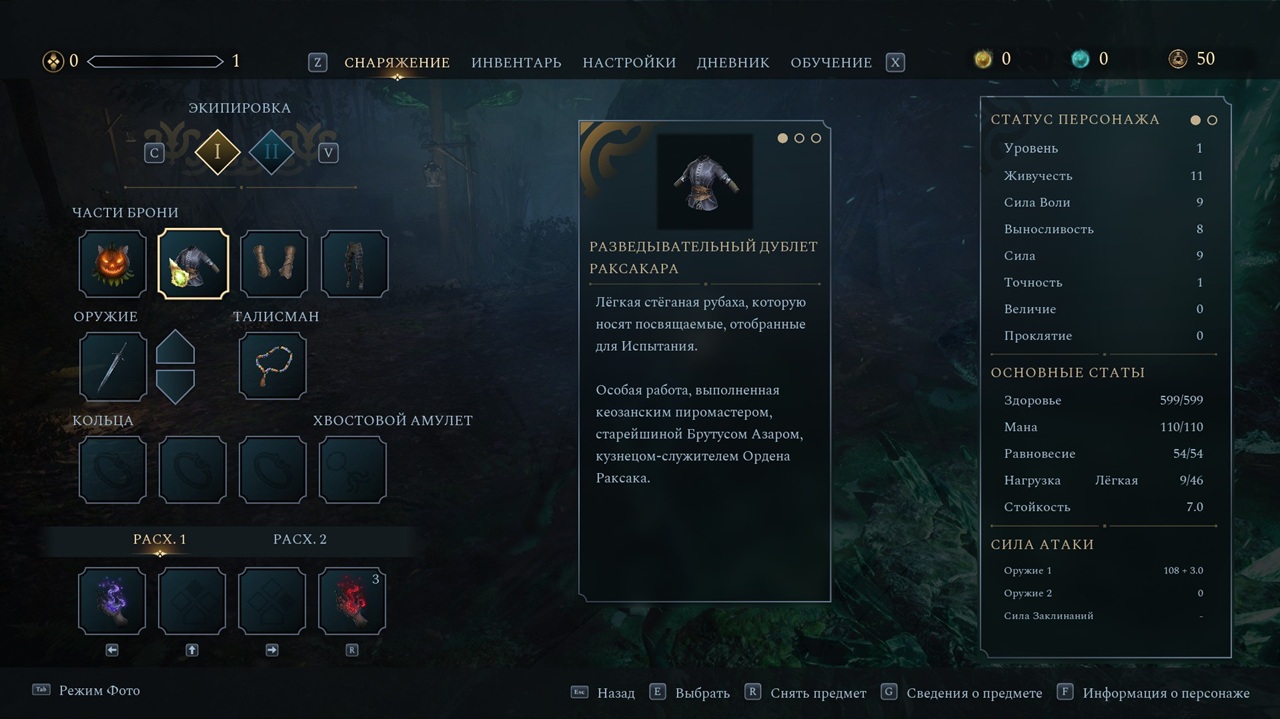Select the beaded talisman slot
This screenshot has width=1280, height=719.
273,367
